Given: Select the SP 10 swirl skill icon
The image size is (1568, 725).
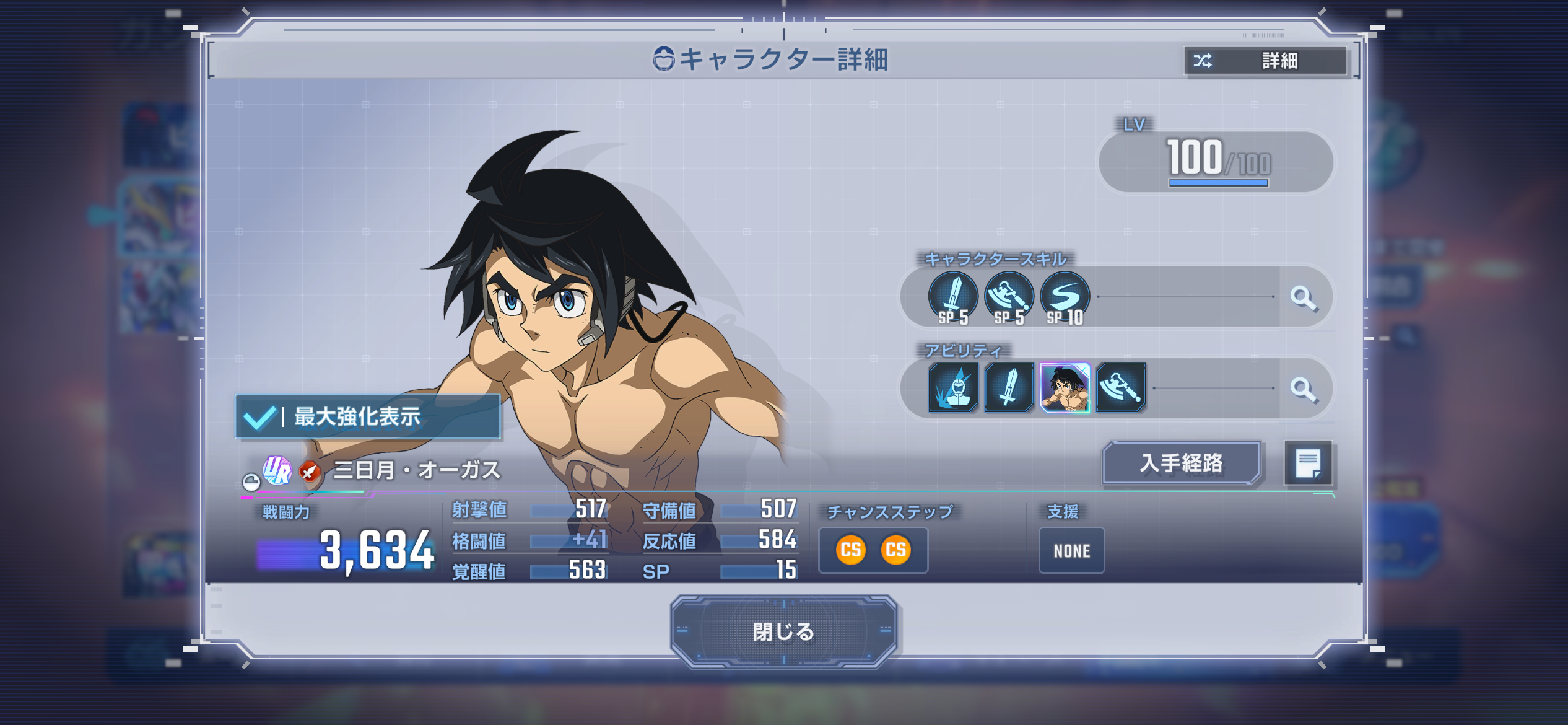Looking at the screenshot, I should pyautogui.click(x=1065, y=297).
